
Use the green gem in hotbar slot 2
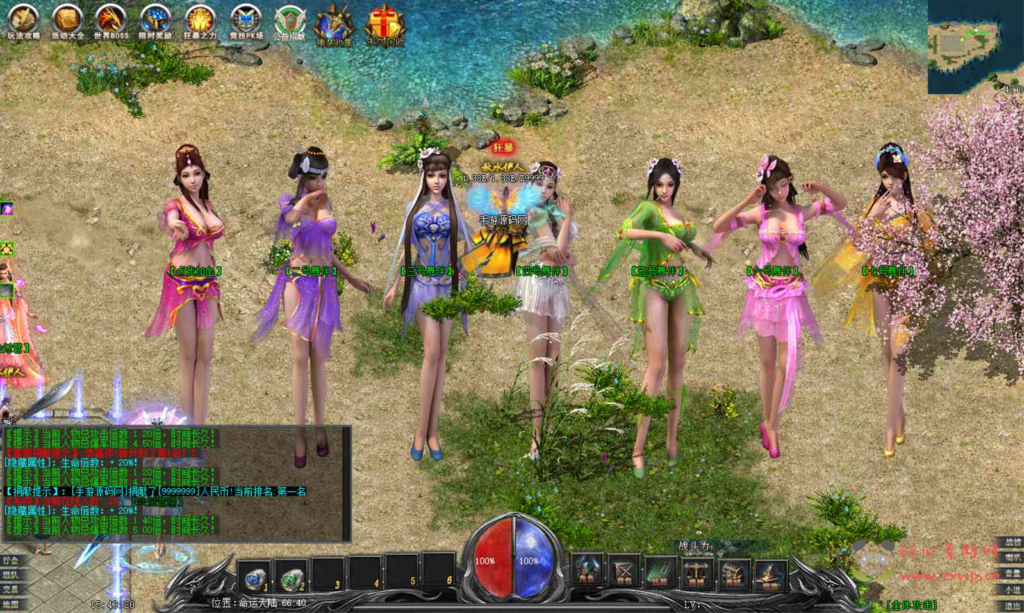pos(291,576)
